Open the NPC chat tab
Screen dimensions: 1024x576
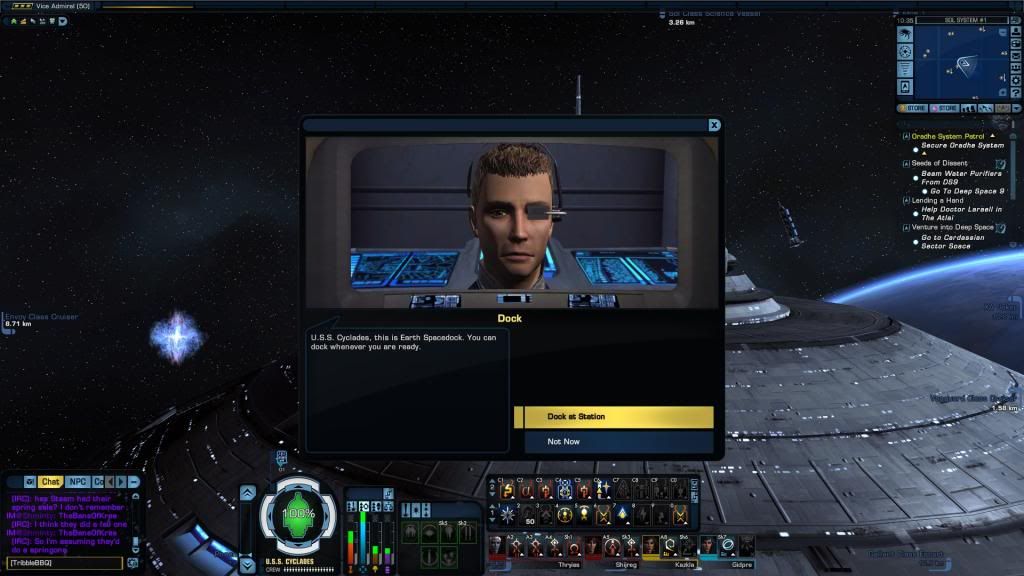(77, 482)
